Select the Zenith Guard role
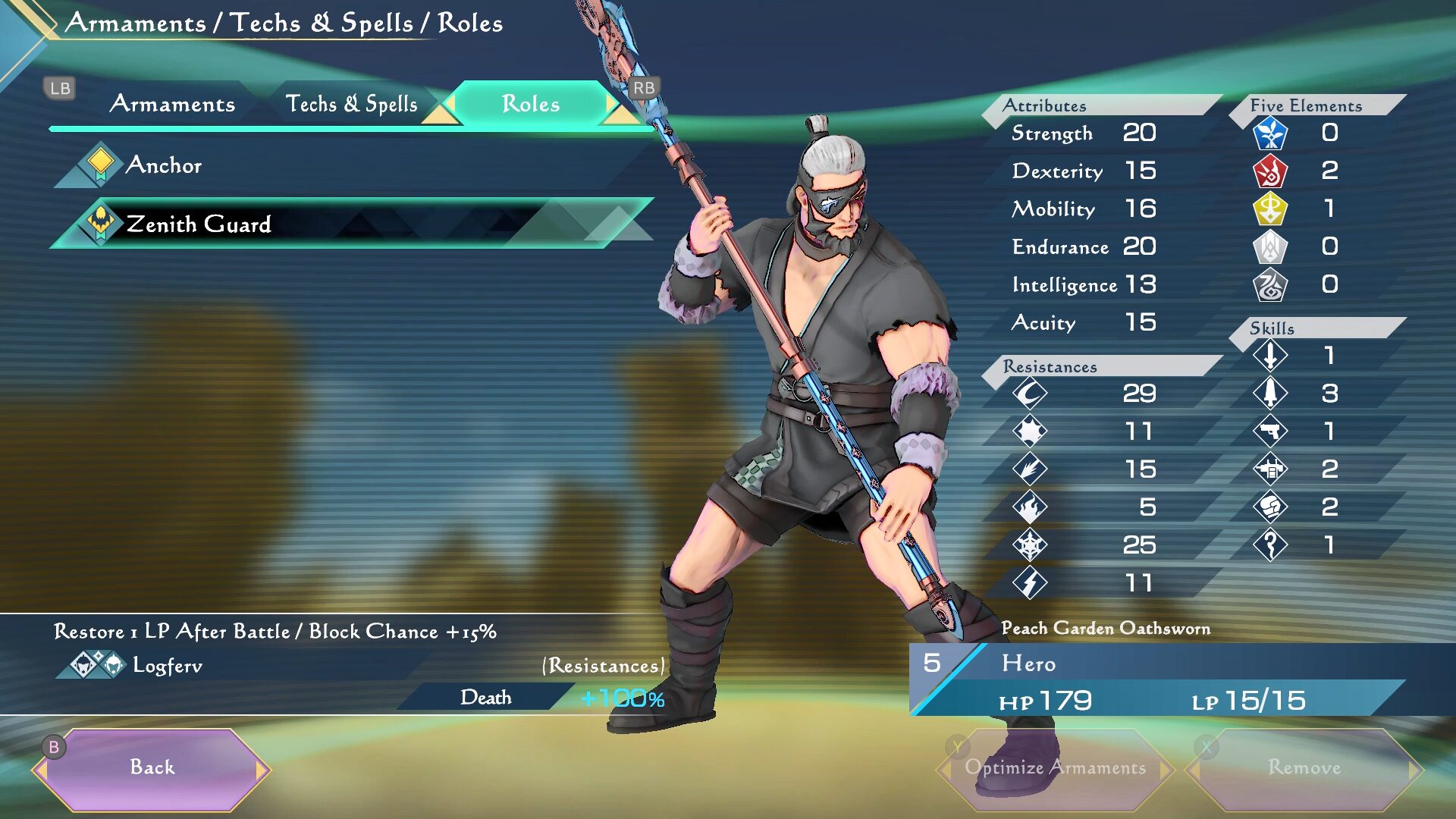Image resolution: width=1456 pixels, height=819 pixels. coord(199,224)
